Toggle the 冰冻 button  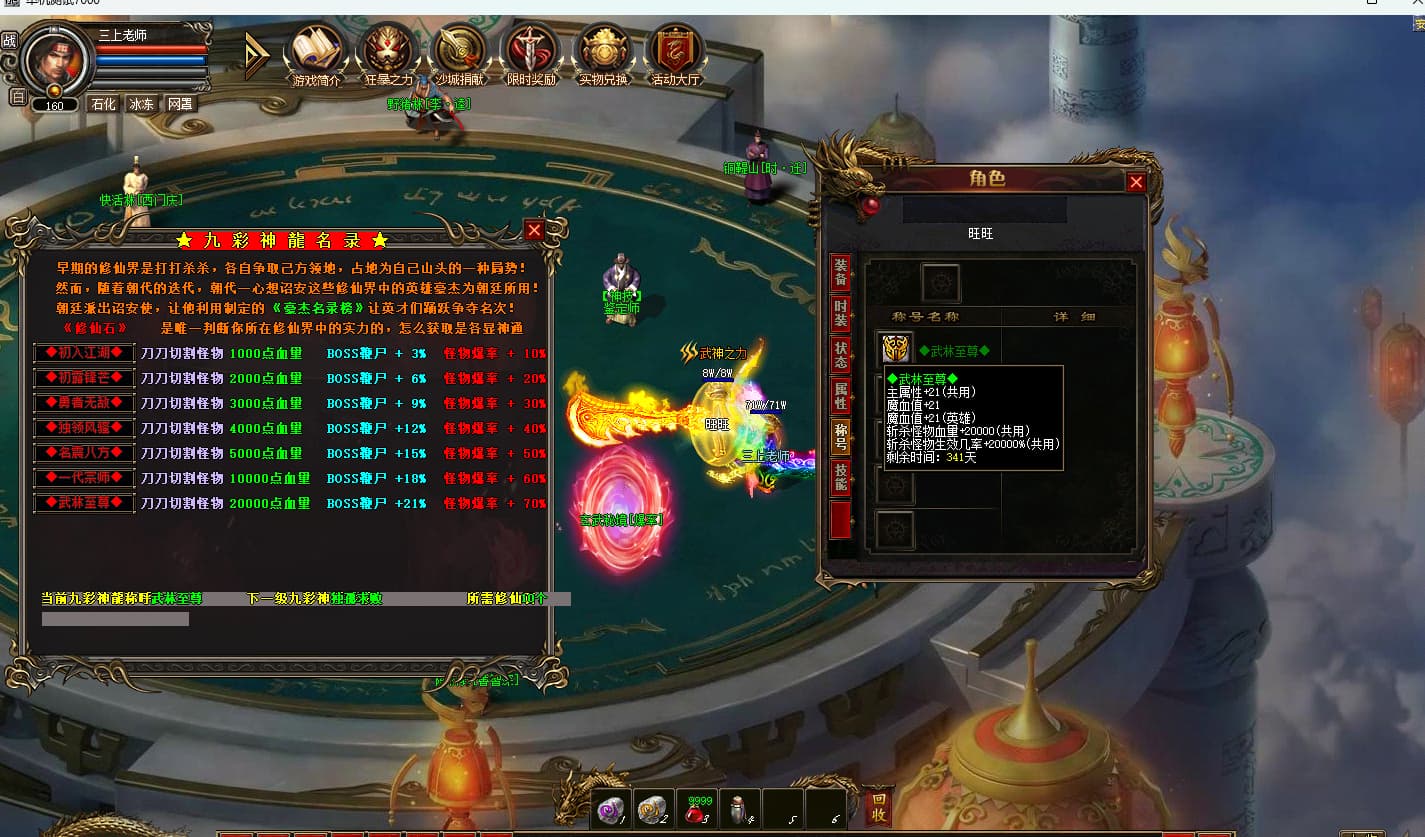[141, 104]
